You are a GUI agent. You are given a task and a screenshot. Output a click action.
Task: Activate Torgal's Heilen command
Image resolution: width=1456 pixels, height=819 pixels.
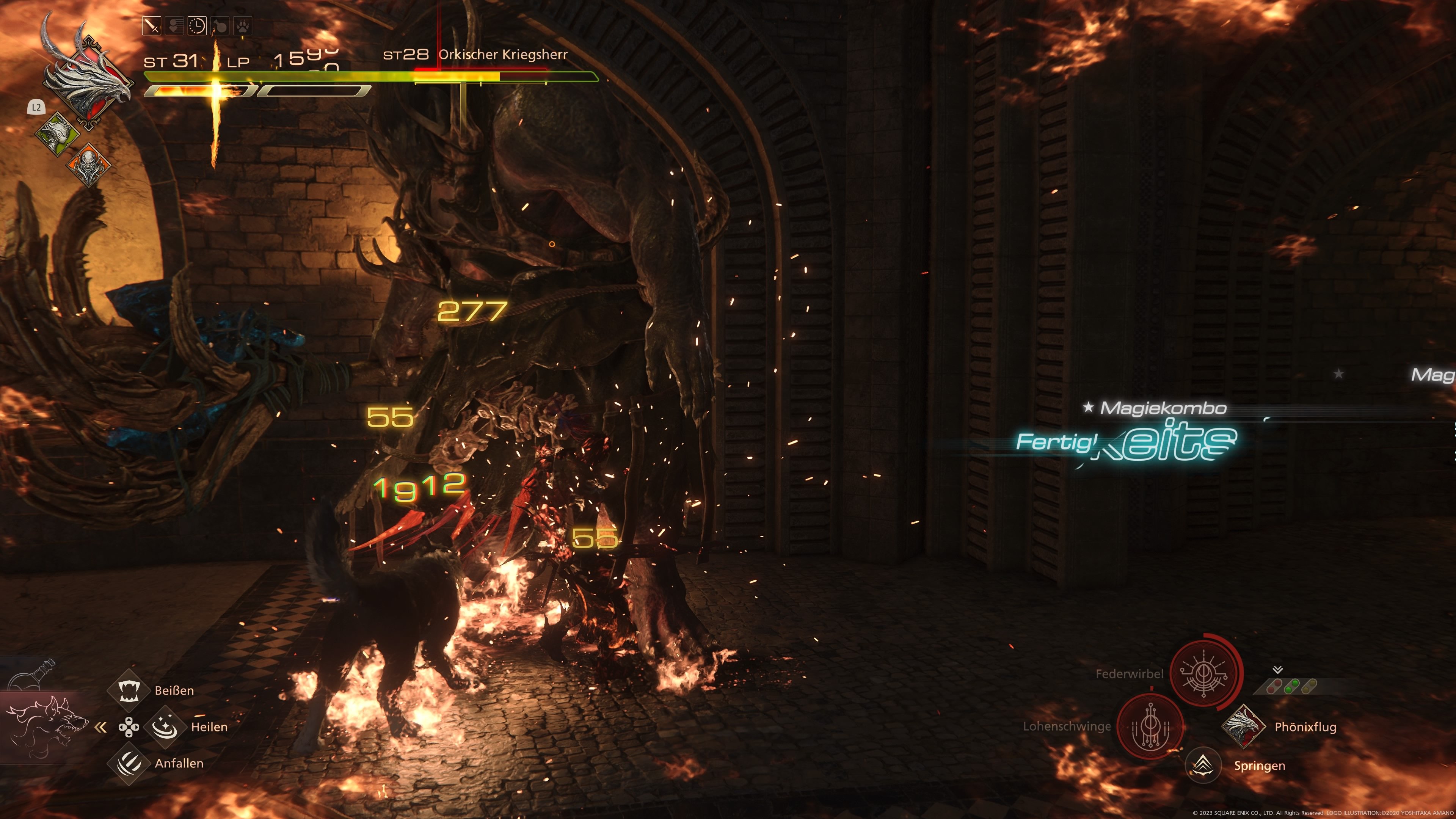click(x=165, y=727)
